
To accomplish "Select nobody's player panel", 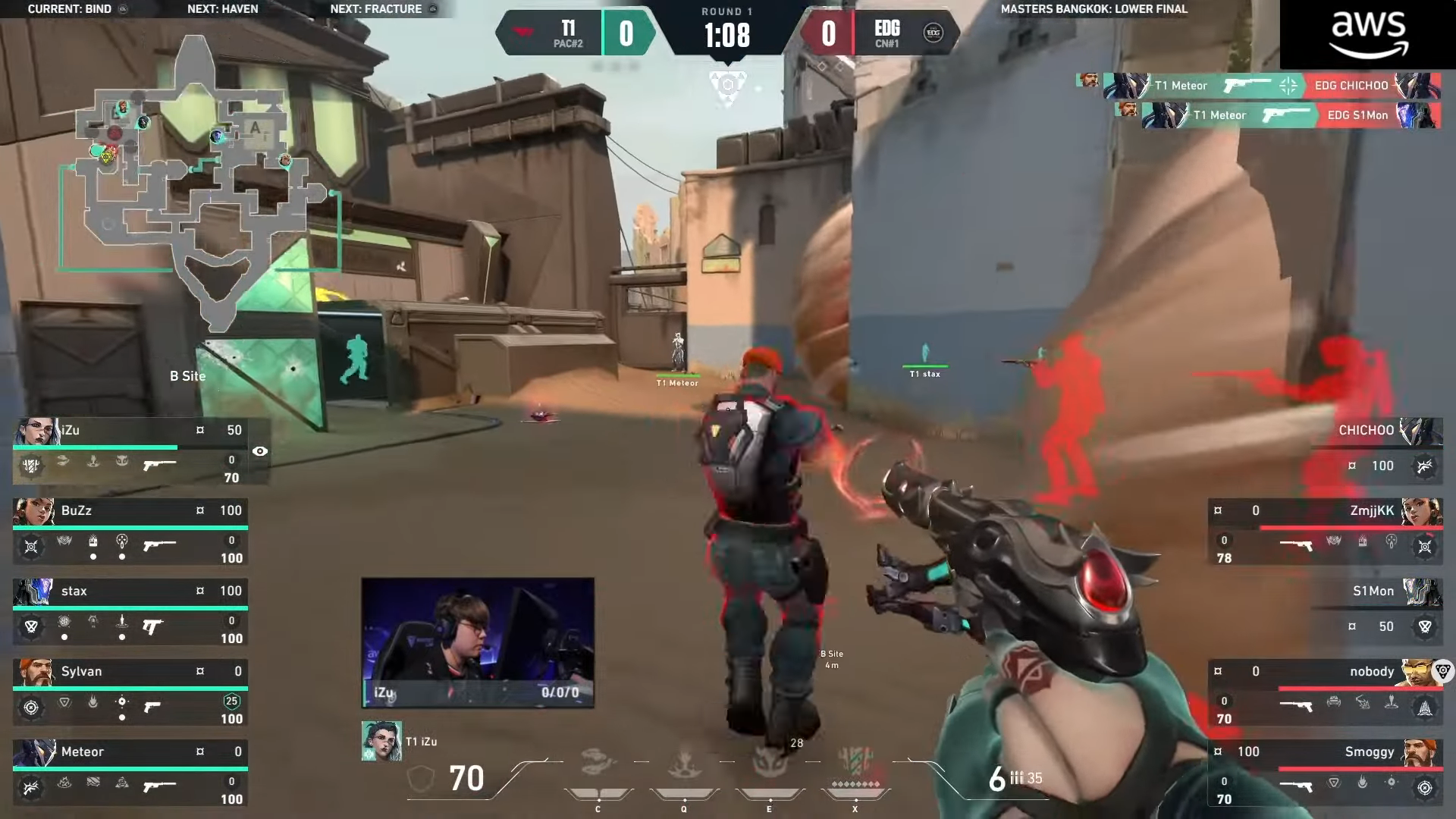I will pos(1324,693).
